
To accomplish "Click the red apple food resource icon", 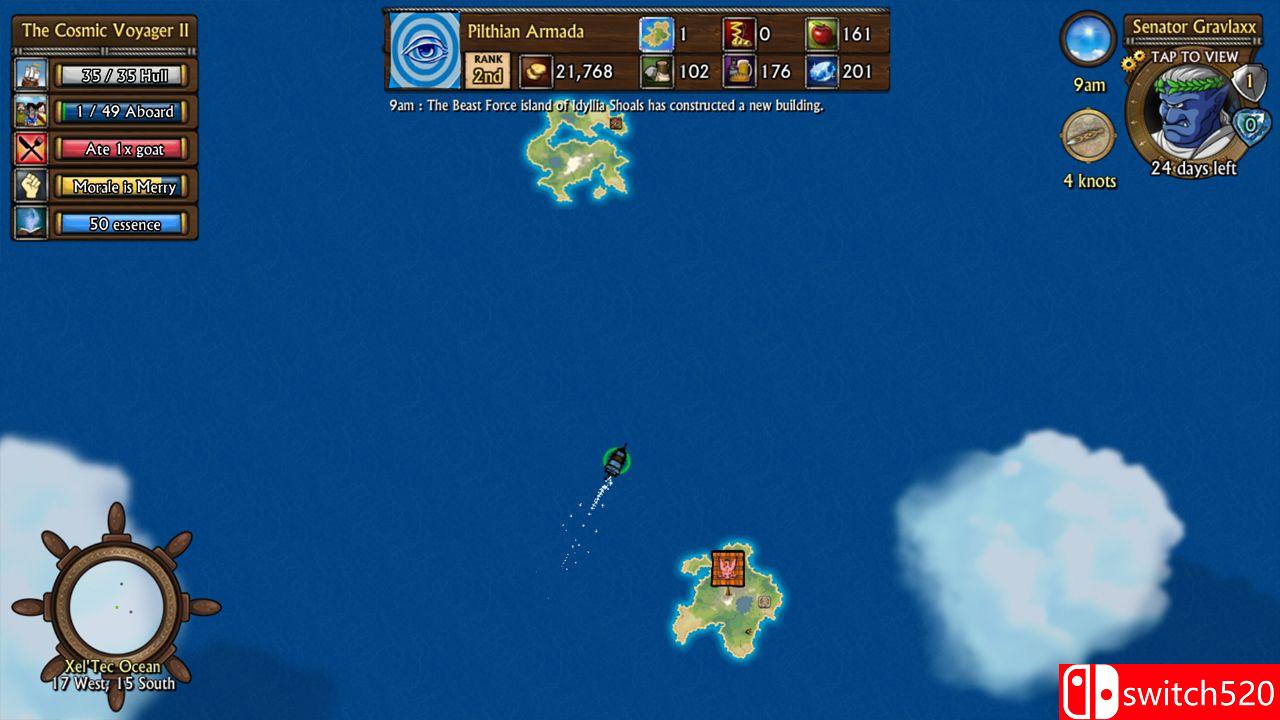I will coord(821,34).
